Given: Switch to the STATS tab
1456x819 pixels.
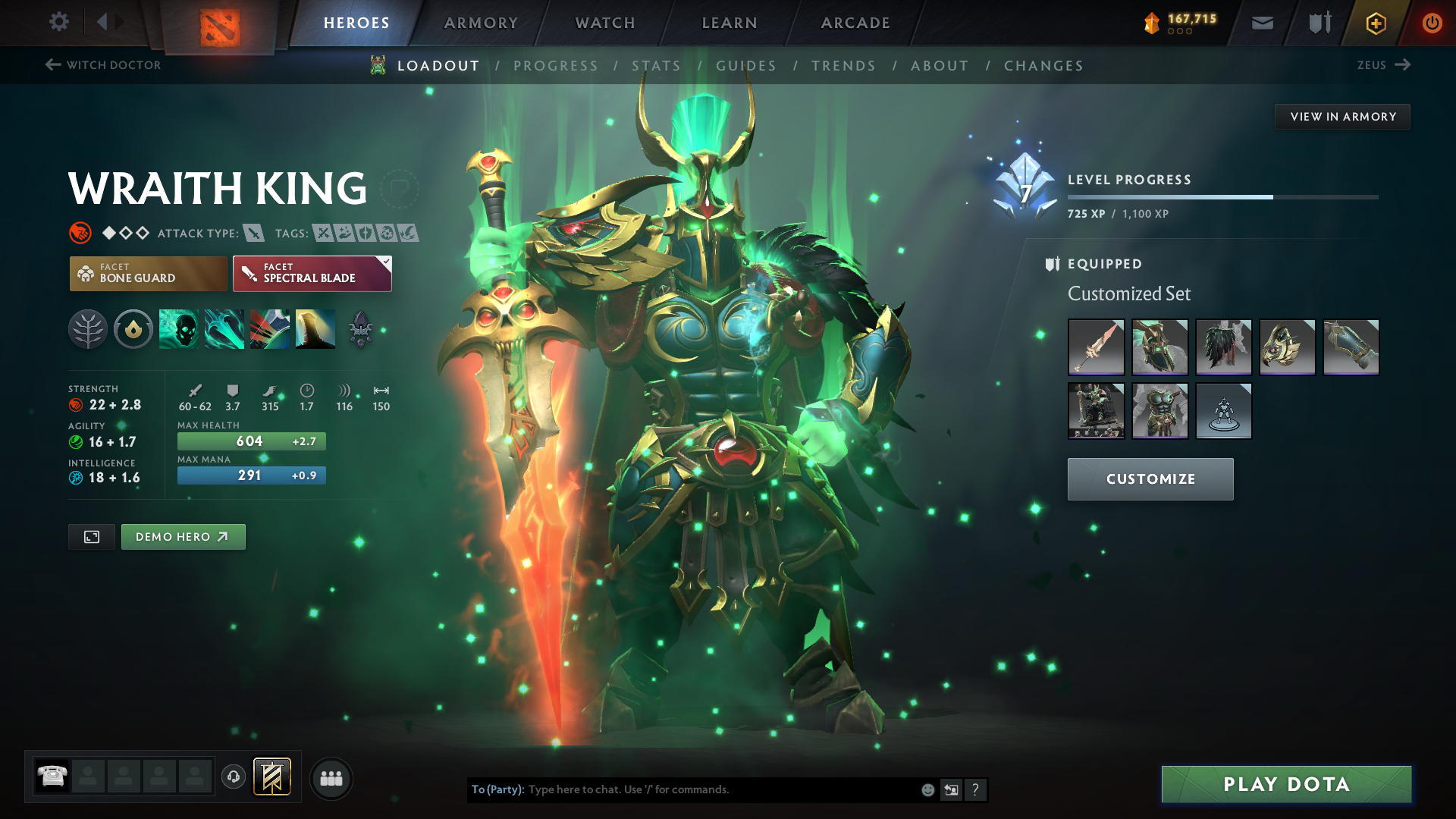Looking at the screenshot, I should click(x=657, y=66).
